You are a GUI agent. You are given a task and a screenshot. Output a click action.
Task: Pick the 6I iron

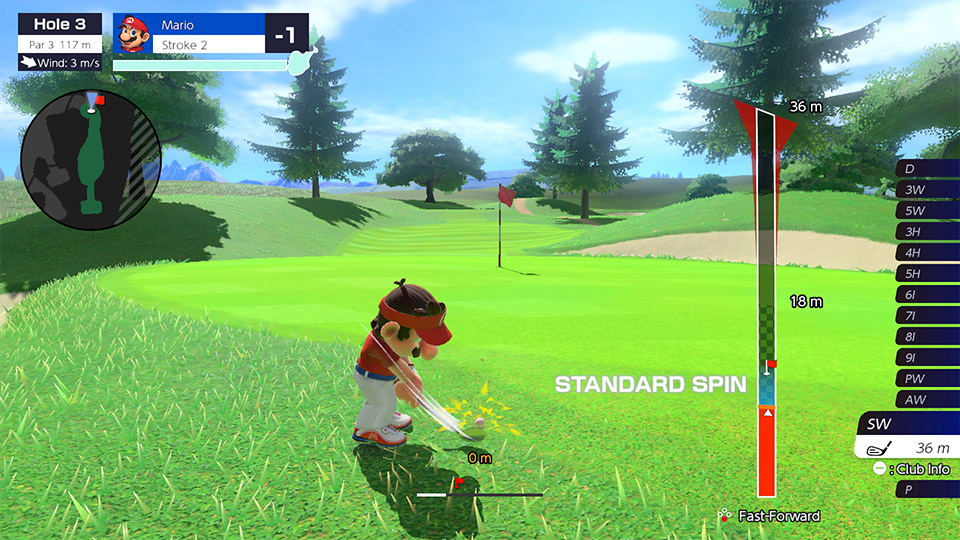click(927, 294)
